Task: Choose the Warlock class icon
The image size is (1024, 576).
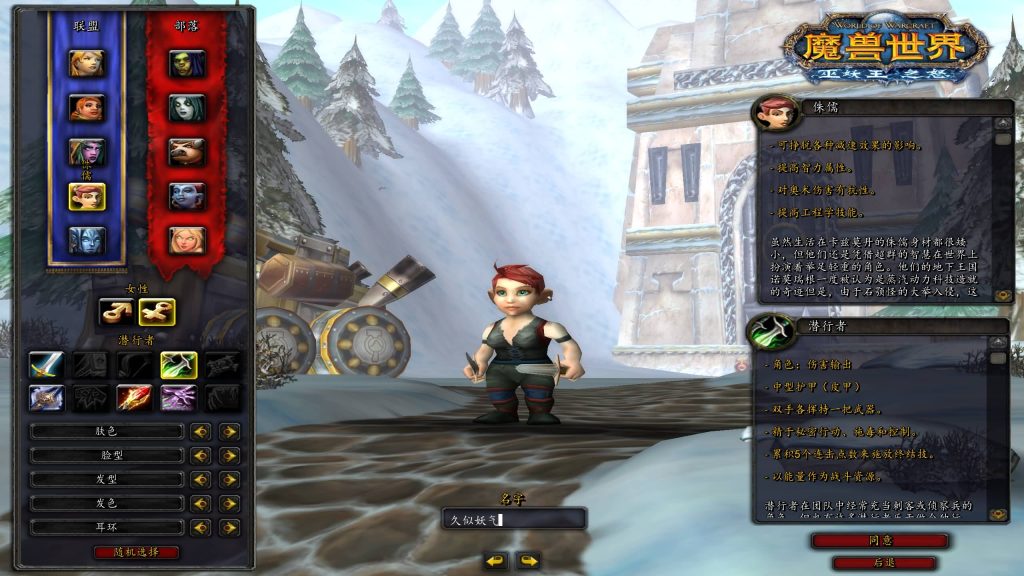Action: [179, 398]
